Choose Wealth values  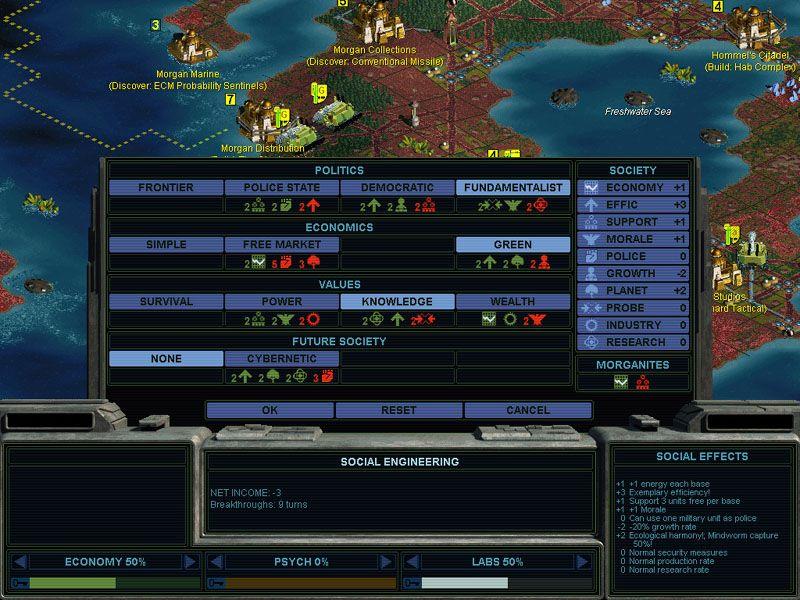(513, 302)
